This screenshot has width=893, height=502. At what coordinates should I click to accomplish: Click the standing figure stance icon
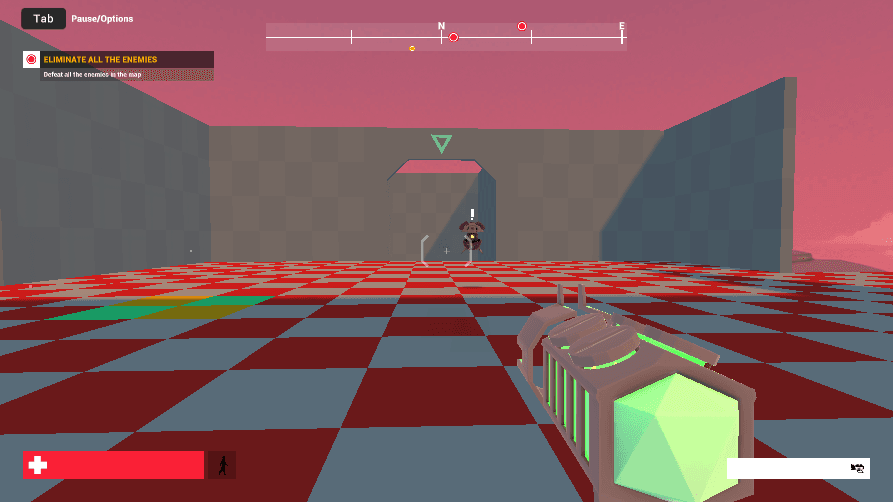(x=222, y=465)
